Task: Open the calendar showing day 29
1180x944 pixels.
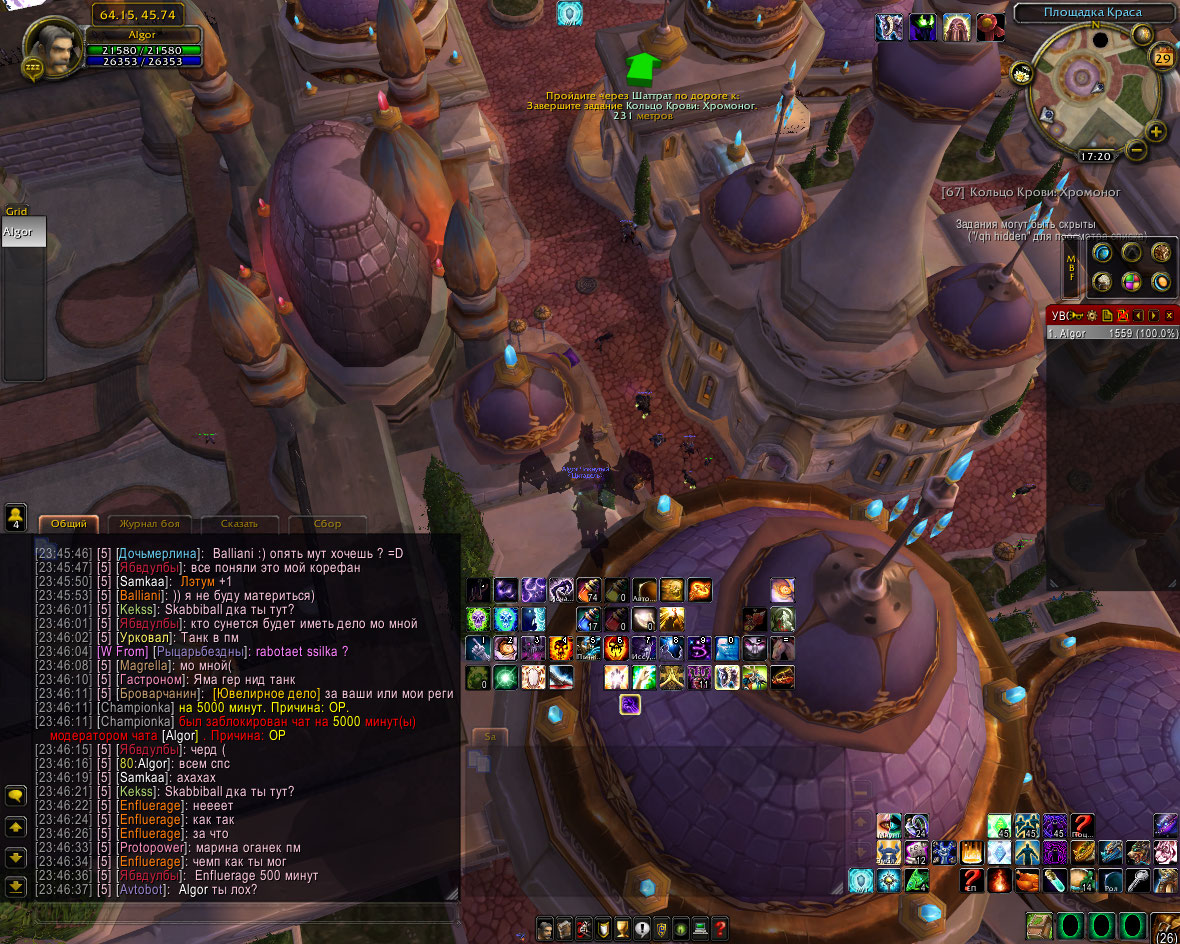Action: (x=1163, y=57)
